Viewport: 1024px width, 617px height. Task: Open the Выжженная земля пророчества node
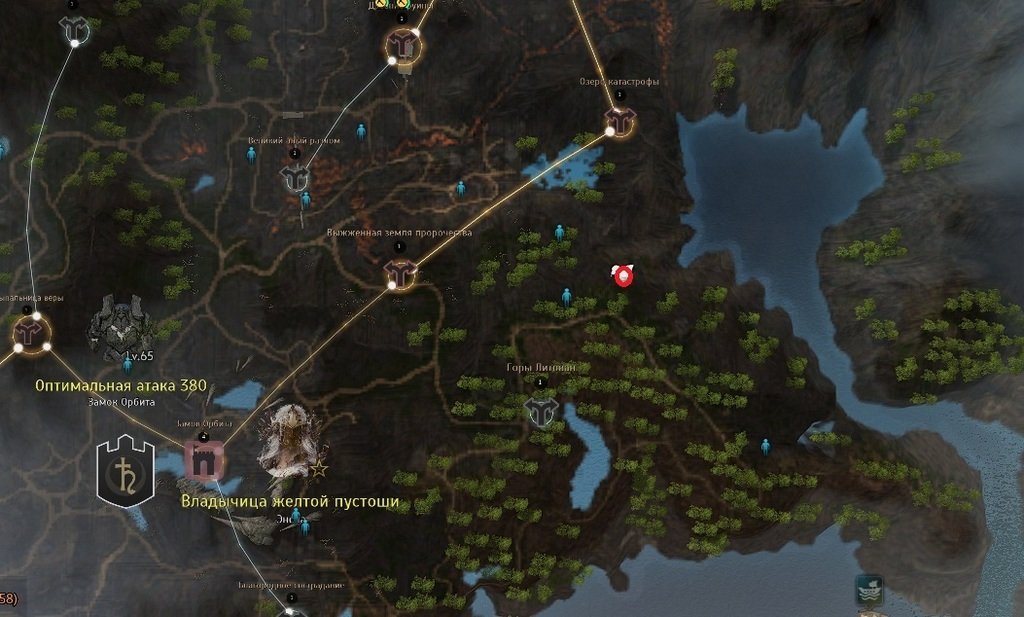point(401,272)
